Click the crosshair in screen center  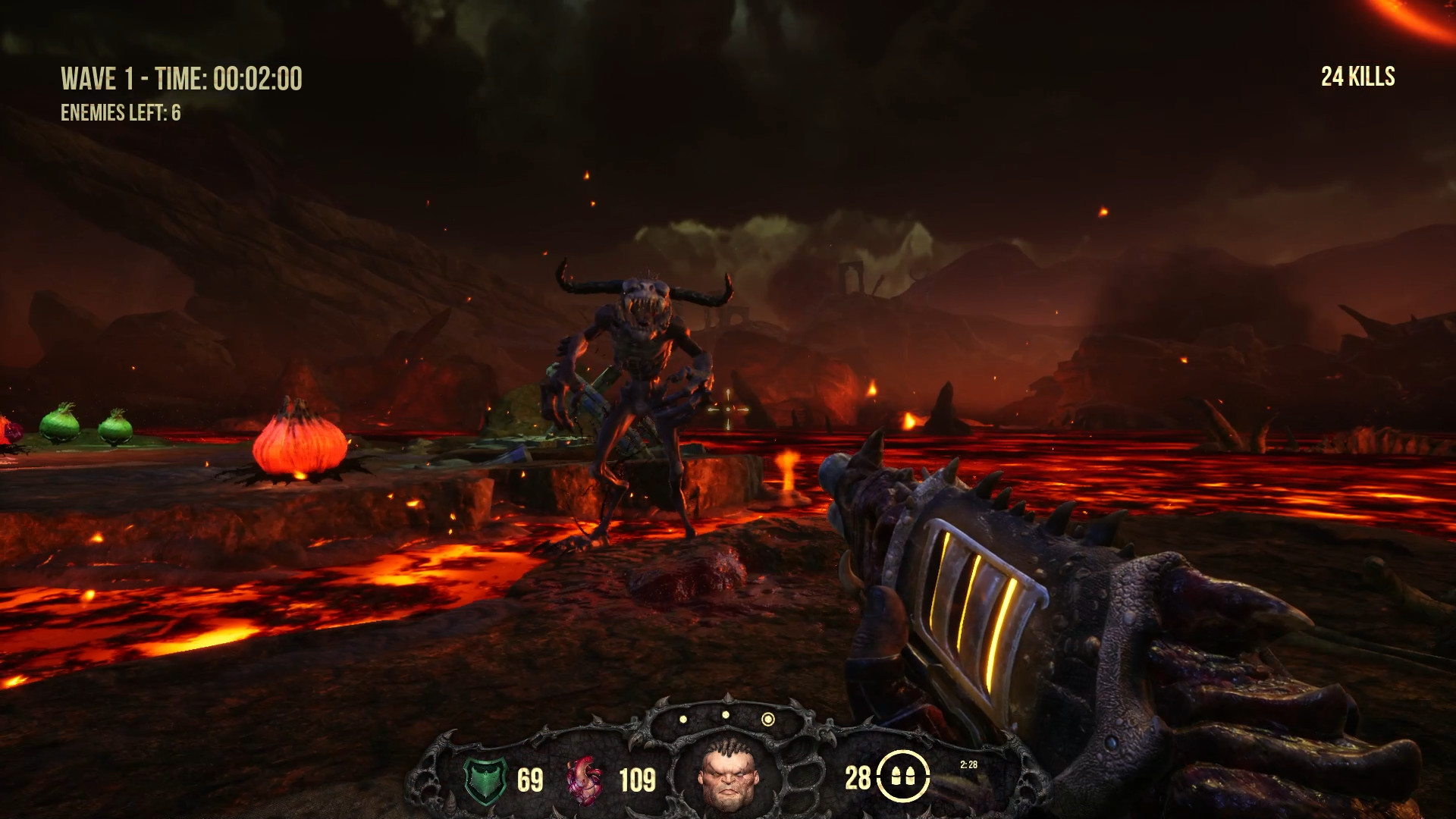click(x=730, y=409)
